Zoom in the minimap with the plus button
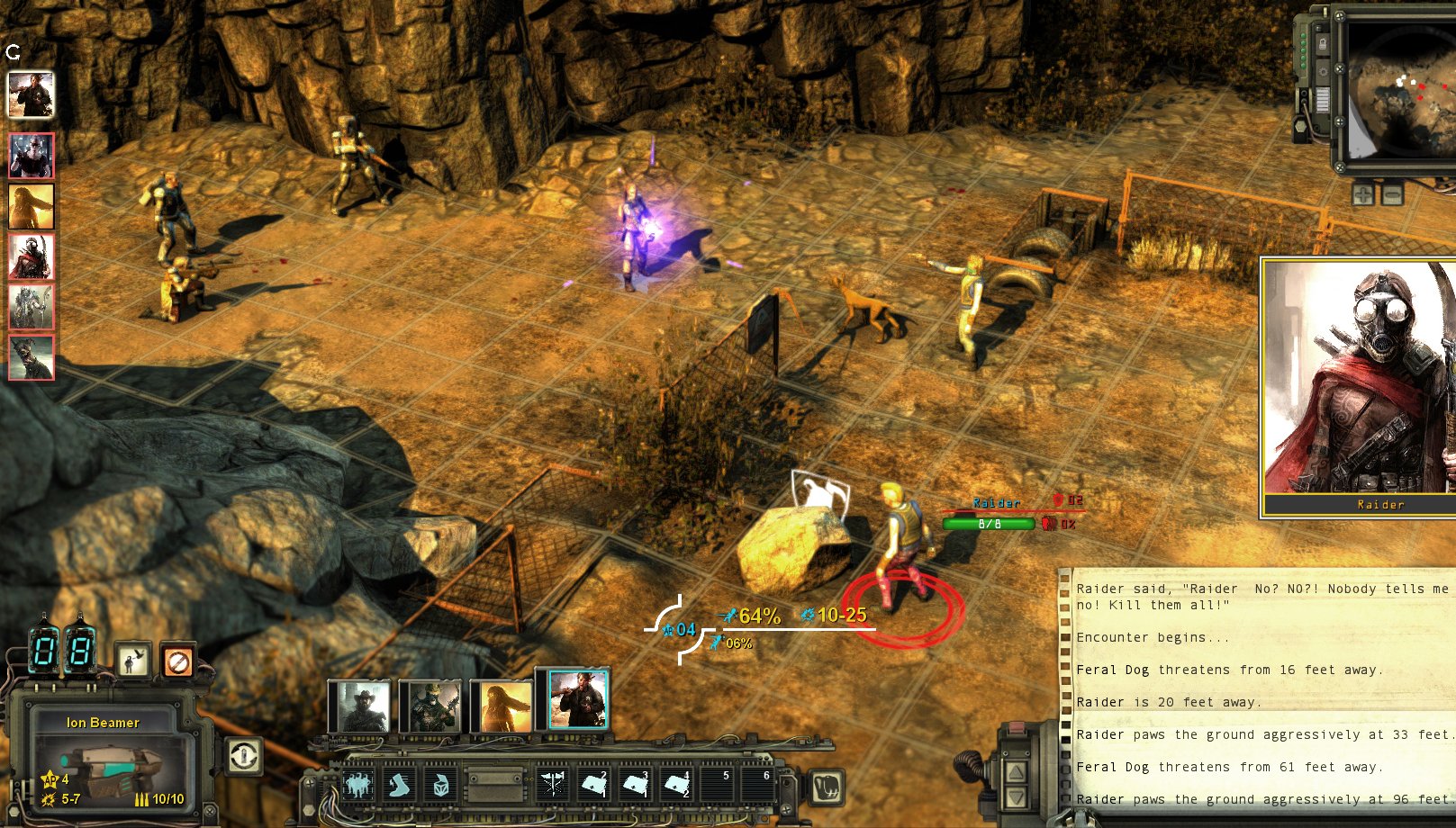 coord(1363,194)
